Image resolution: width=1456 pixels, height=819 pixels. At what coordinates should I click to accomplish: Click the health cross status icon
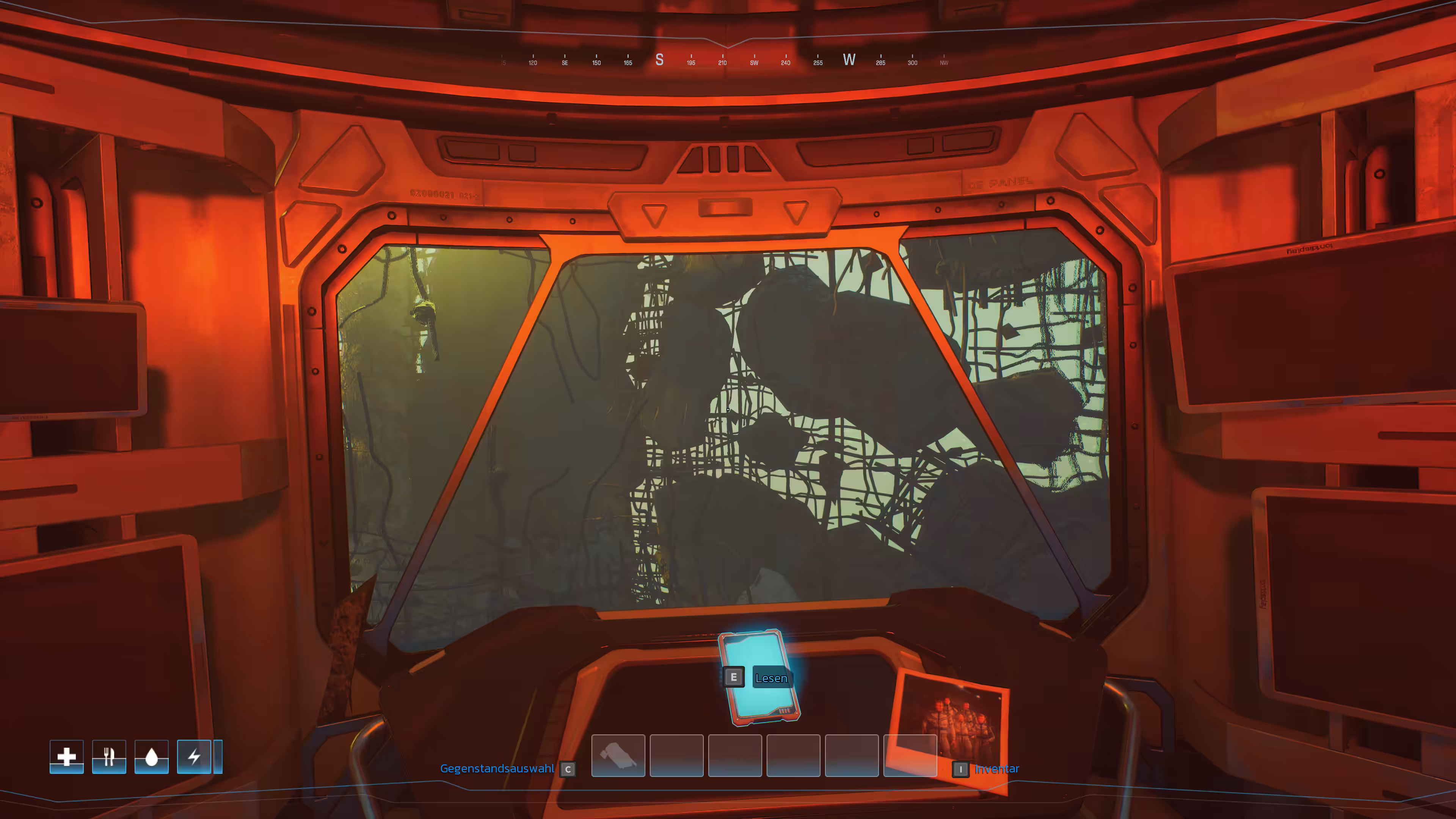pos(67,756)
